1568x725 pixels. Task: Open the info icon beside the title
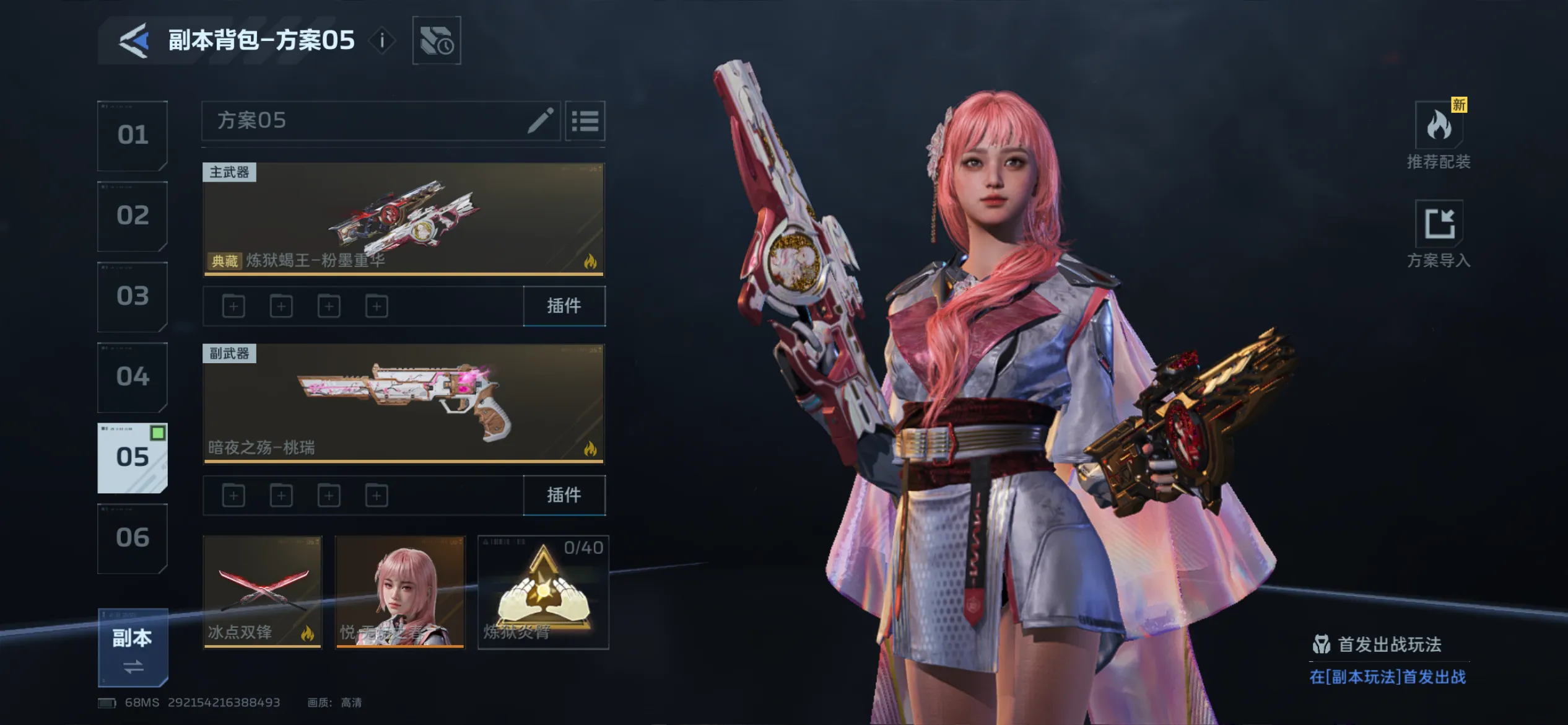[382, 41]
